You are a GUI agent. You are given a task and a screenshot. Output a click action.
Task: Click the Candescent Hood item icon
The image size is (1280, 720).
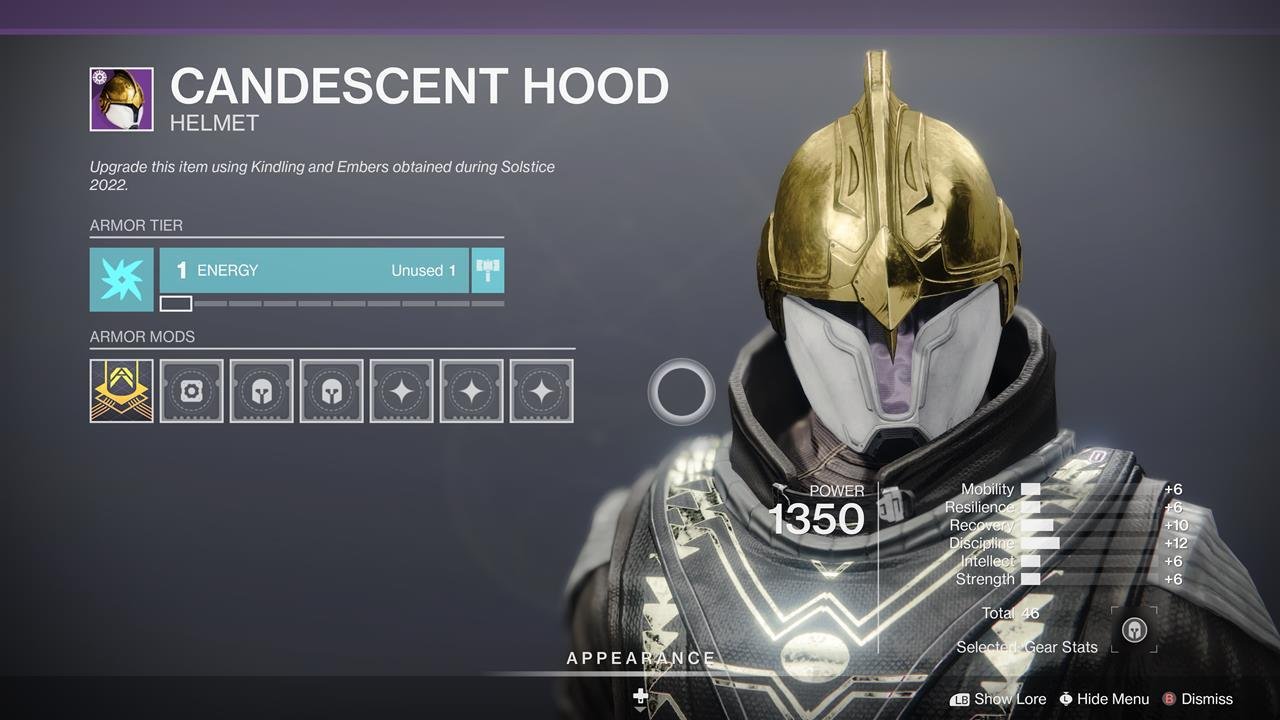click(x=121, y=99)
